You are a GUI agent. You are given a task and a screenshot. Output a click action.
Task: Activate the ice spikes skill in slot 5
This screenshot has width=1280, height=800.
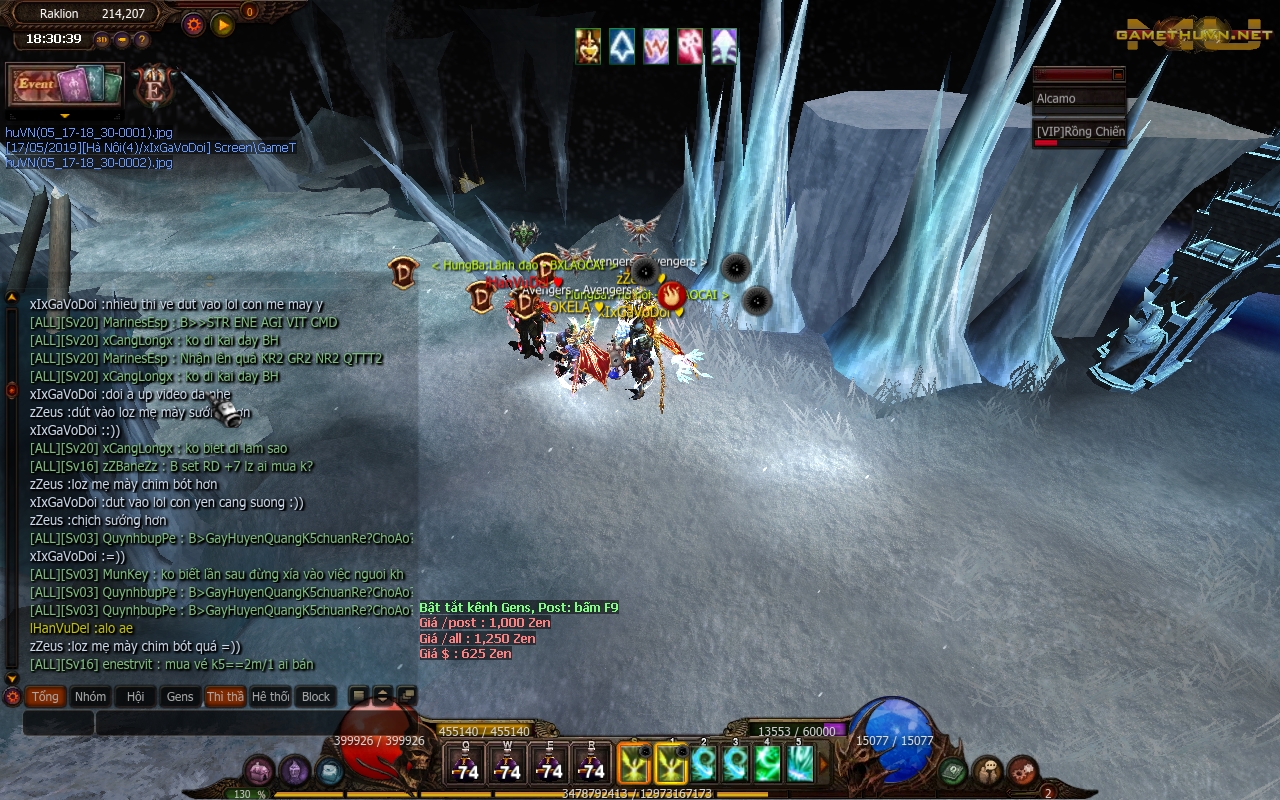[799, 765]
